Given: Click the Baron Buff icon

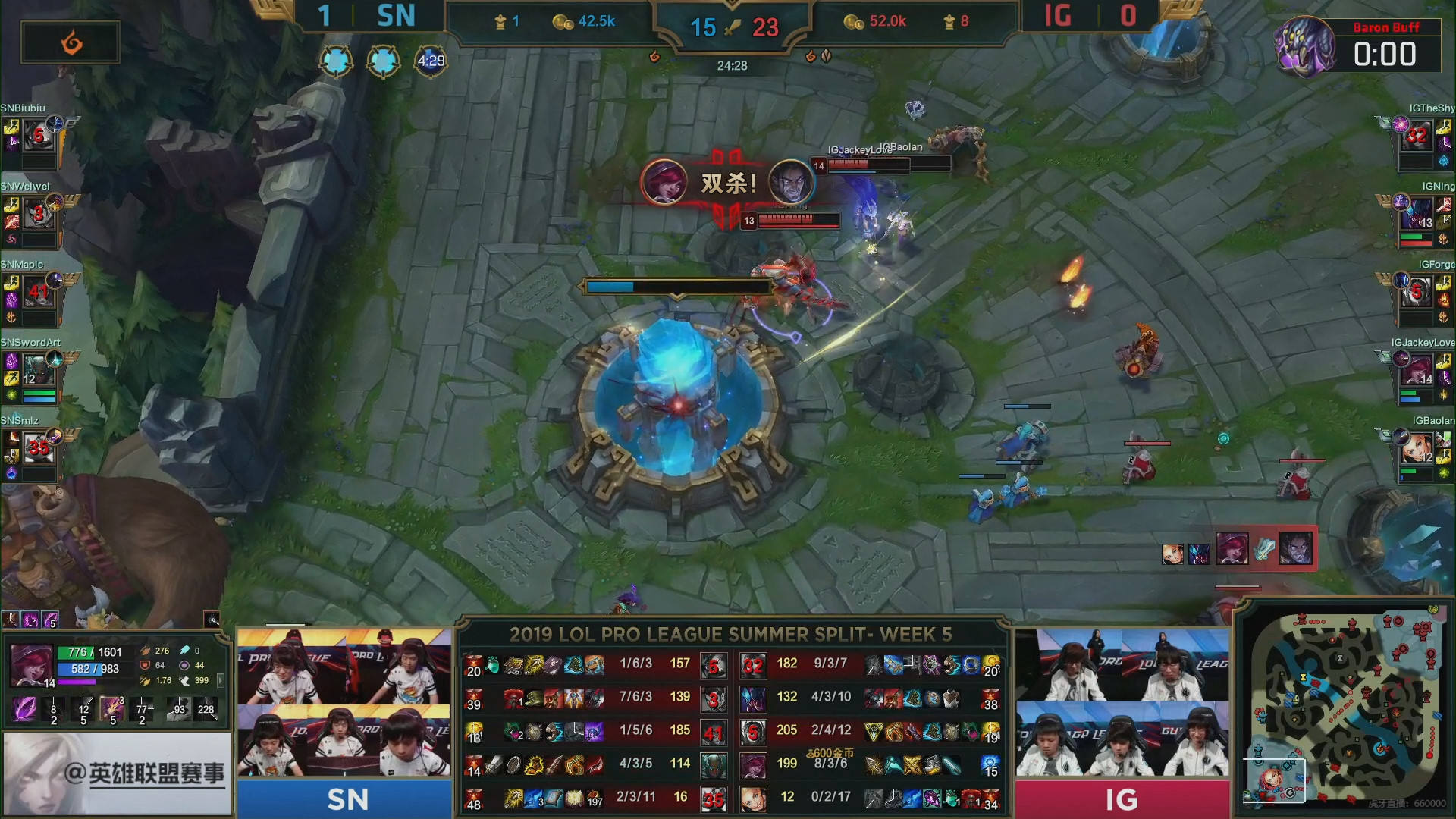Looking at the screenshot, I should (x=1304, y=45).
